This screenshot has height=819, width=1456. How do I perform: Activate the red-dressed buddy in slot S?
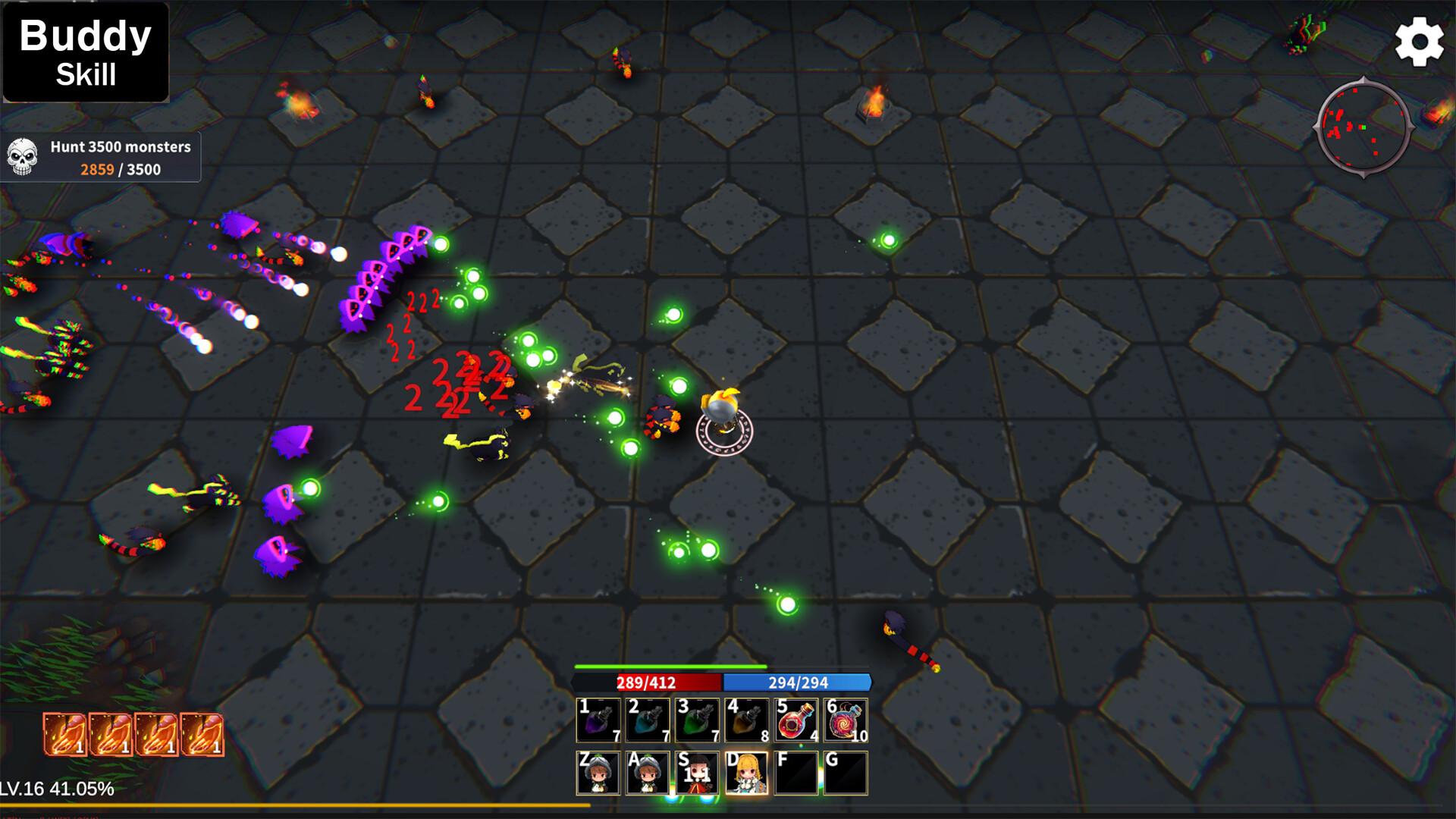click(697, 773)
